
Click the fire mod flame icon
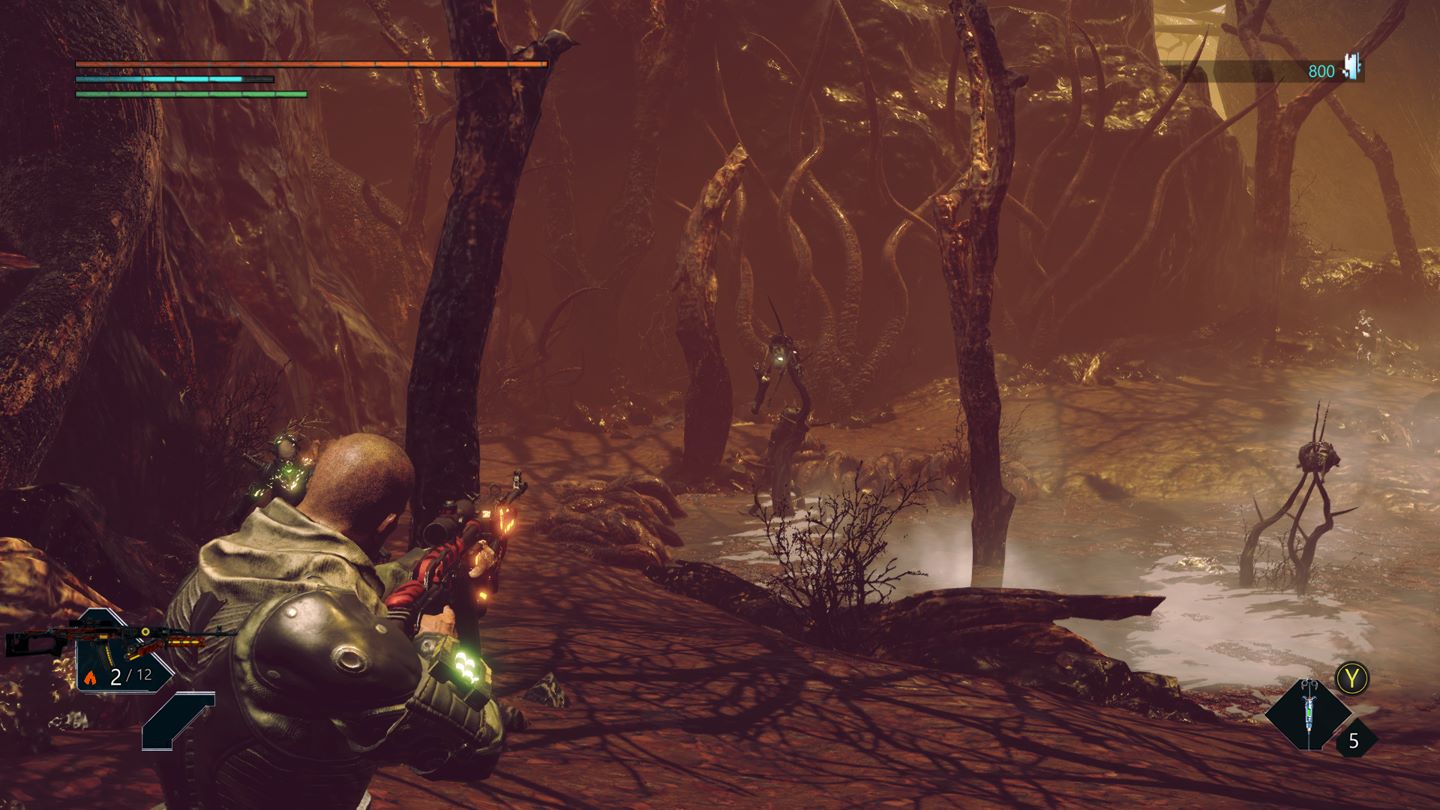pyautogui.click(x=90, y=677)
